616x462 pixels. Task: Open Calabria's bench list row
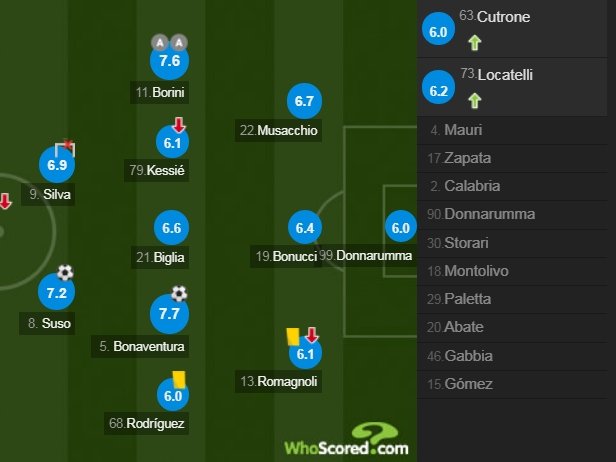516,186
